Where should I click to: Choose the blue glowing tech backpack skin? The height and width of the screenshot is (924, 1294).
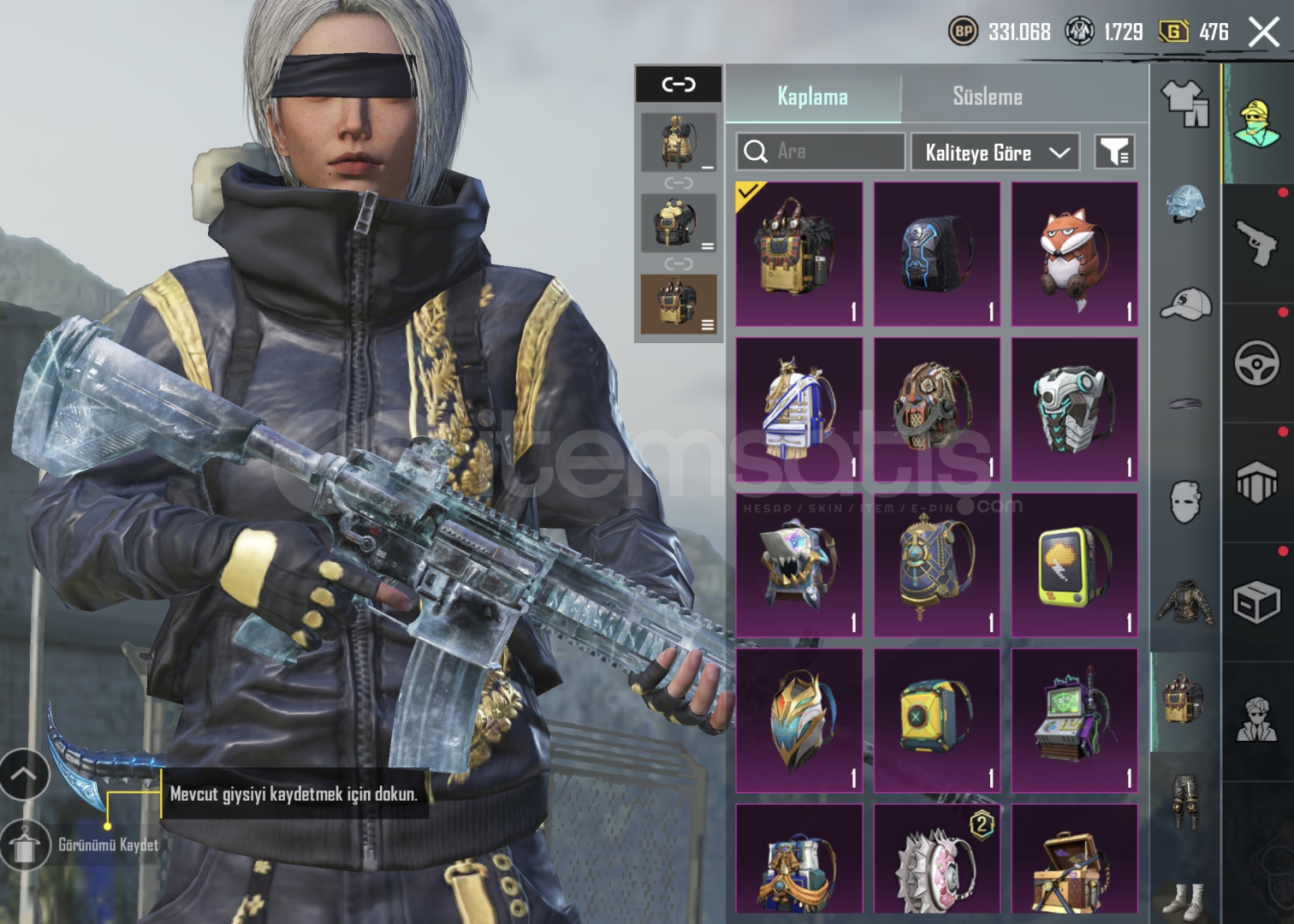click(x=936, y=254)
